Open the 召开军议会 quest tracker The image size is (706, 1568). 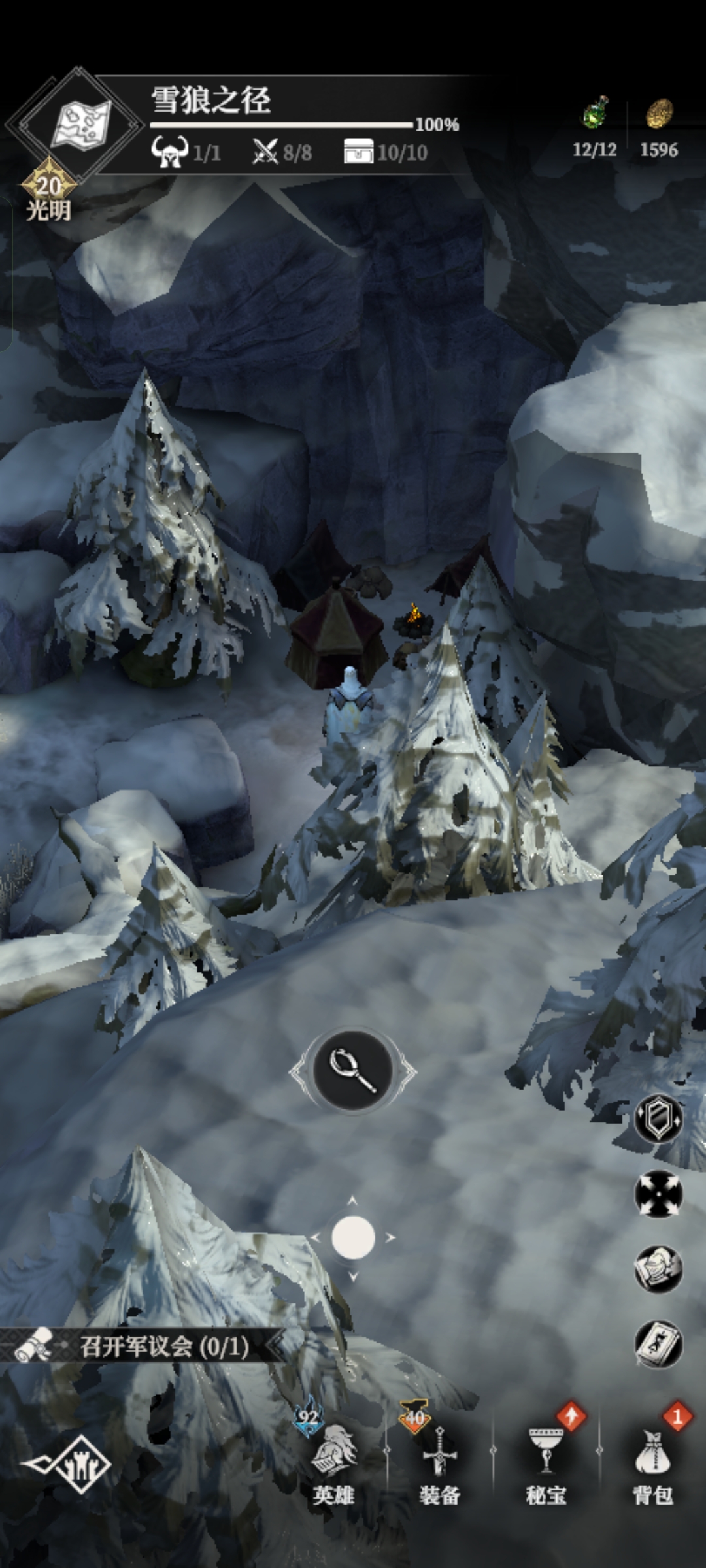(x=163, y=1347)
